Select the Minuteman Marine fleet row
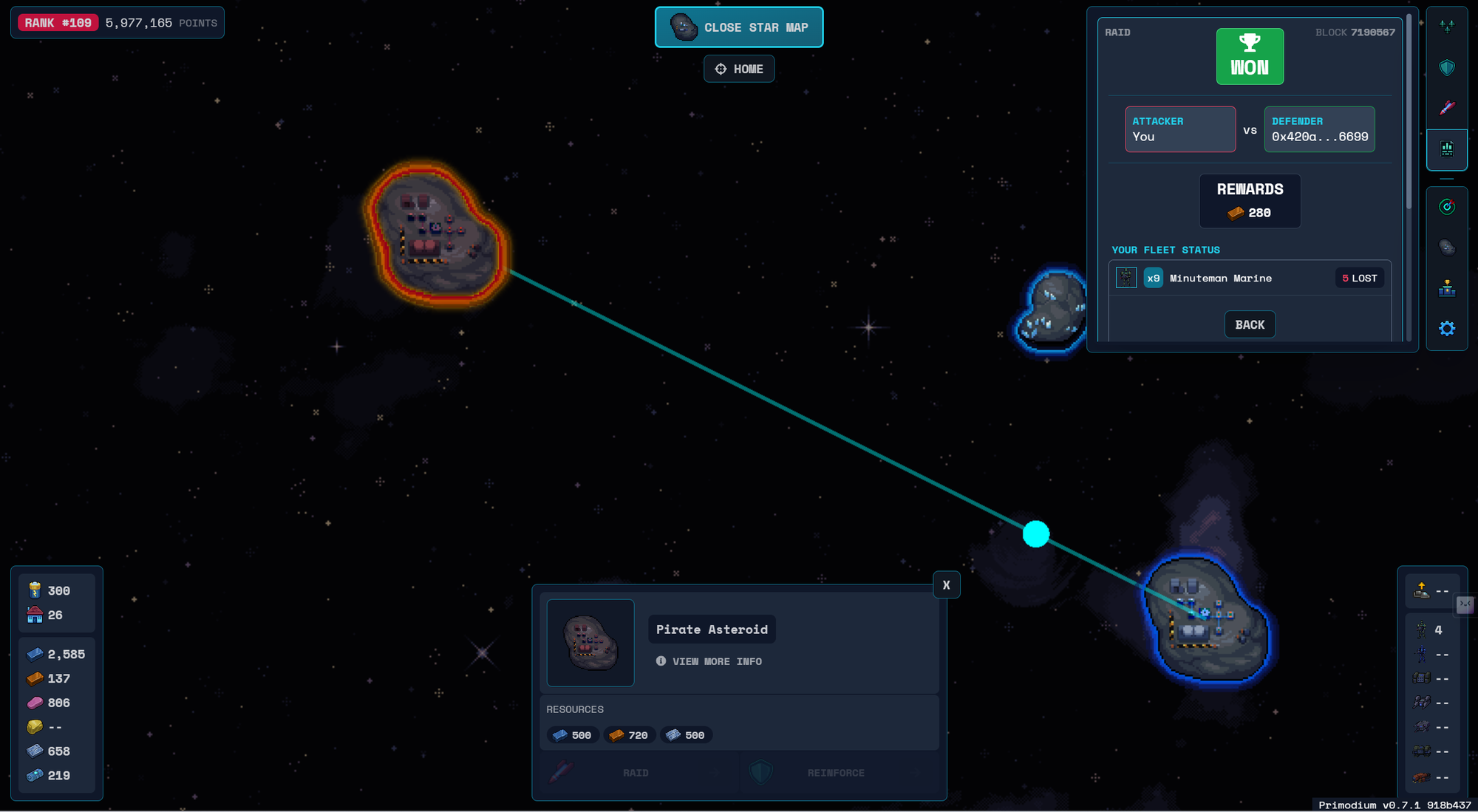The height and width of the screenshot is (812, 1478). point(1250,278)
